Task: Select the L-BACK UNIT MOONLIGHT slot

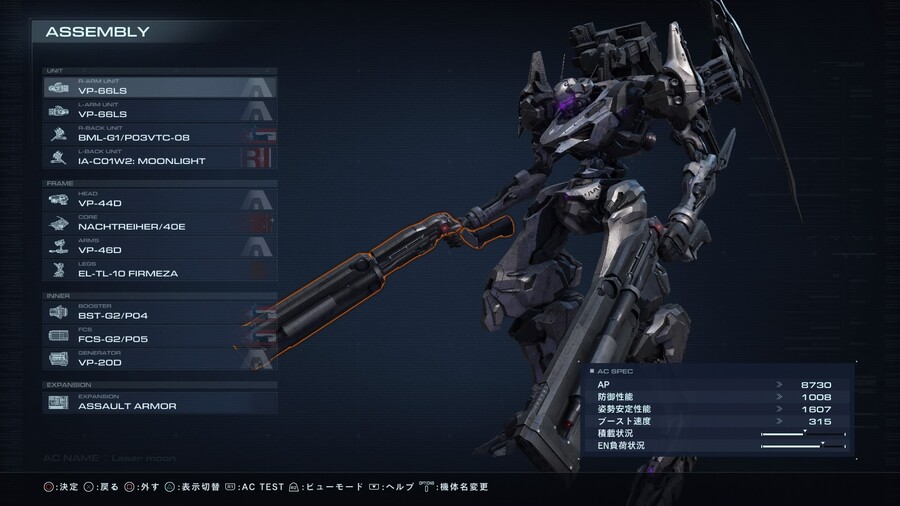Action: [160, 157]
